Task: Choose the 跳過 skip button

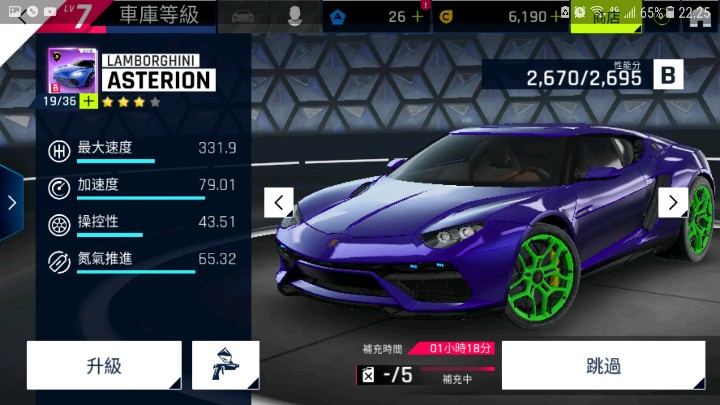Action: (x=603, y=365)
